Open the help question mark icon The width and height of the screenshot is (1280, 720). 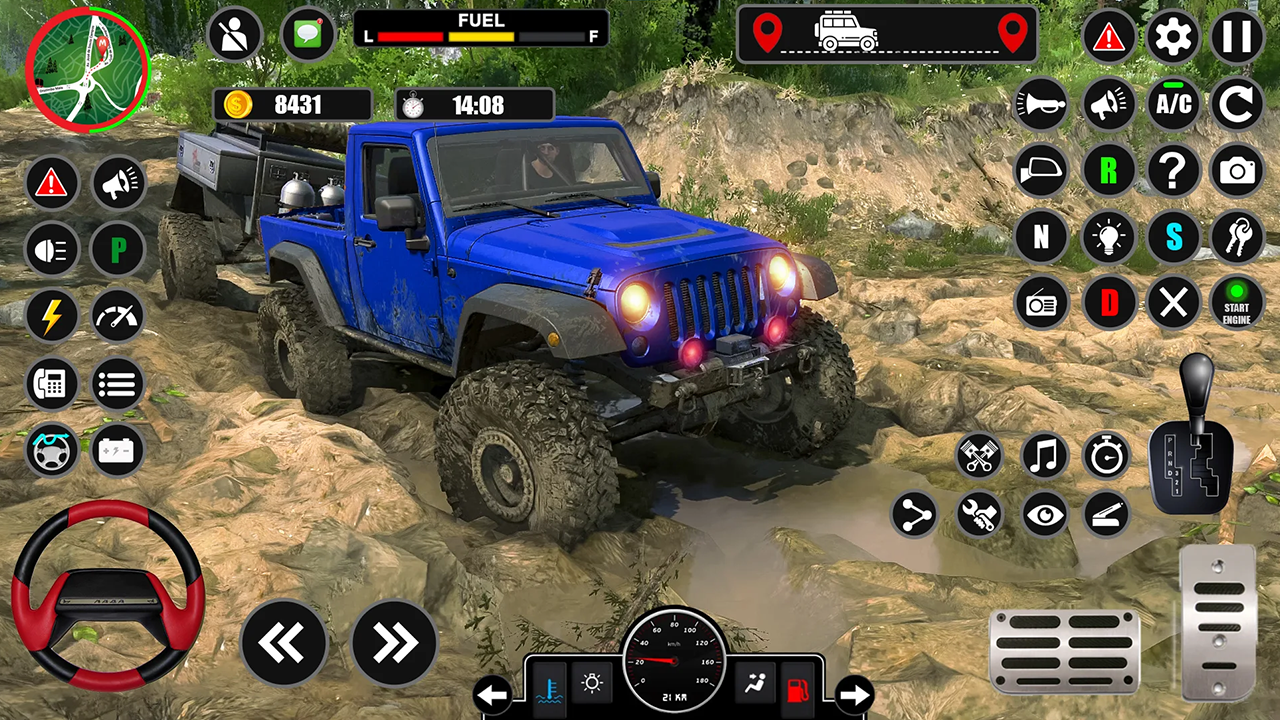point(1174,170)
